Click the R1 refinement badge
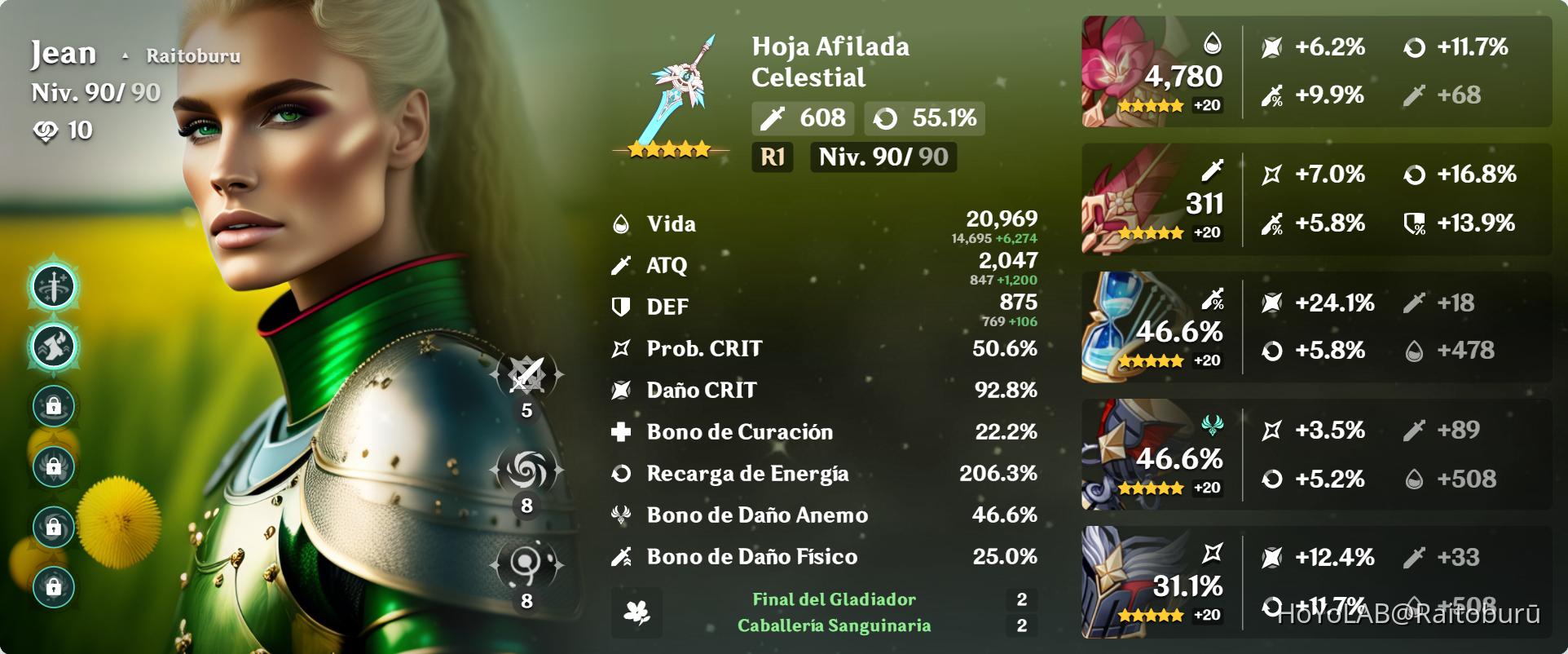Viewport: 1568px width, 654px height. (772, 157)
